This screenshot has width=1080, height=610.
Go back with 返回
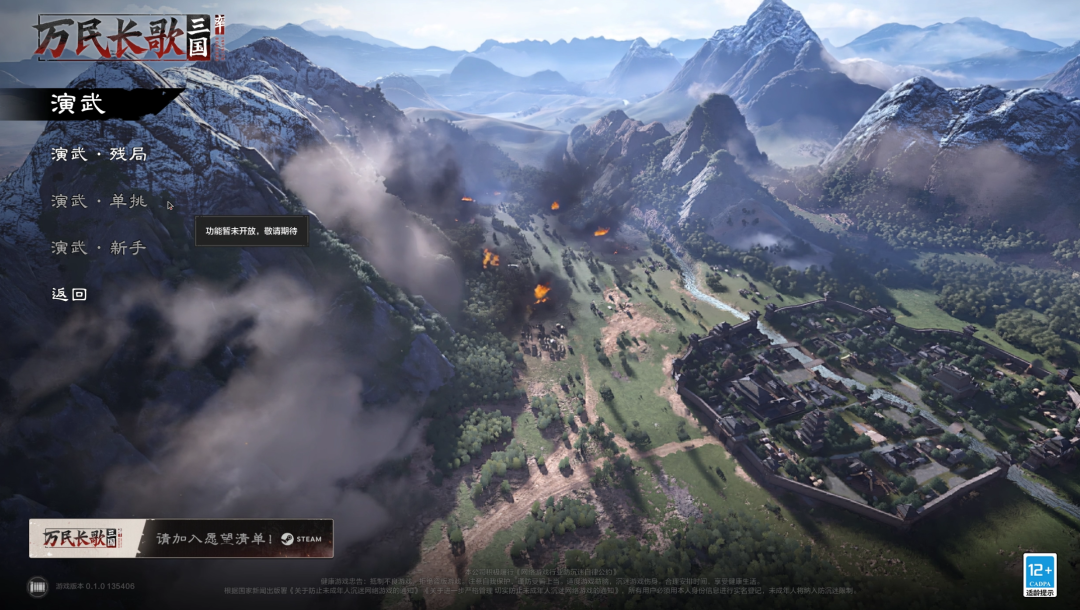tap(70, 294)
